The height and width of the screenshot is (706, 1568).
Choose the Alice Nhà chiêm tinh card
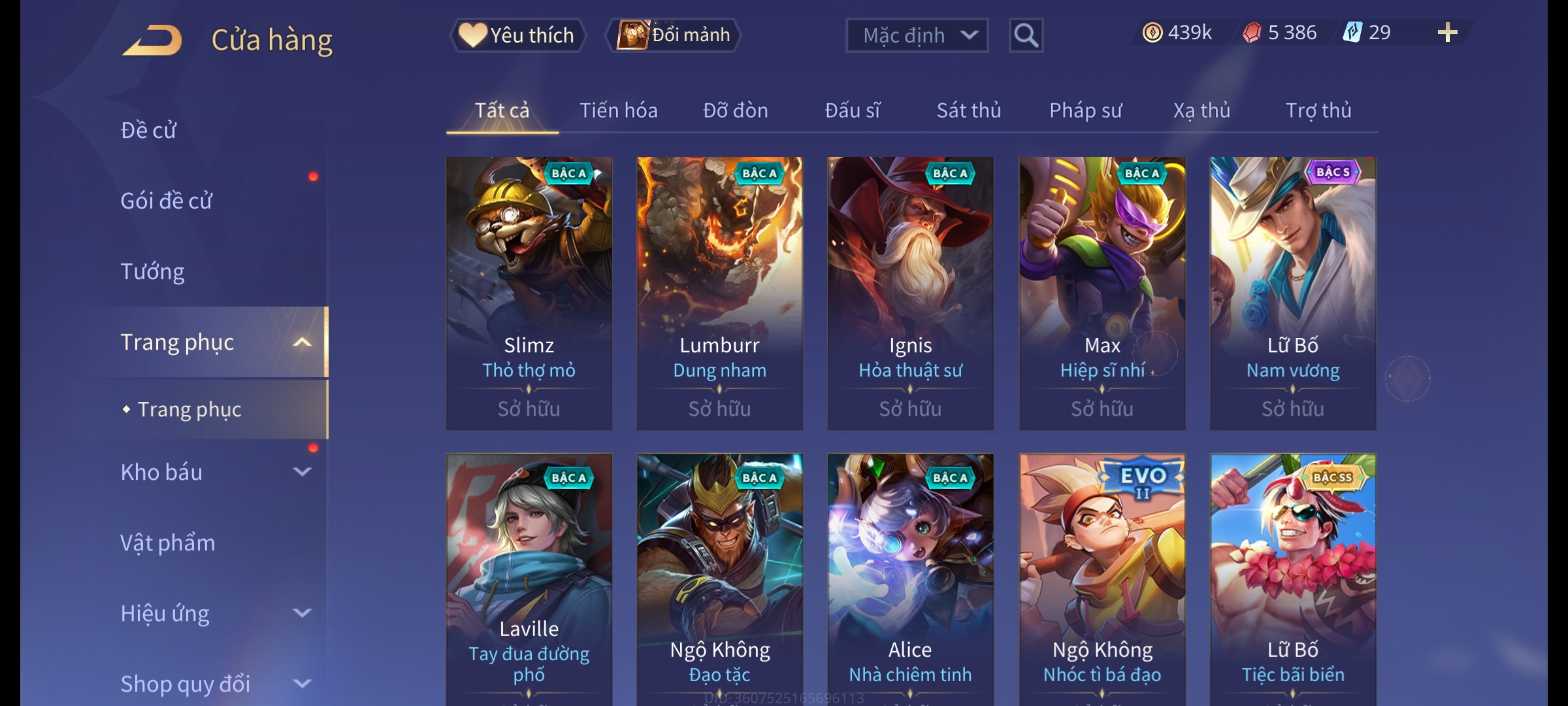pyautogui.click(x=910, y=579)
